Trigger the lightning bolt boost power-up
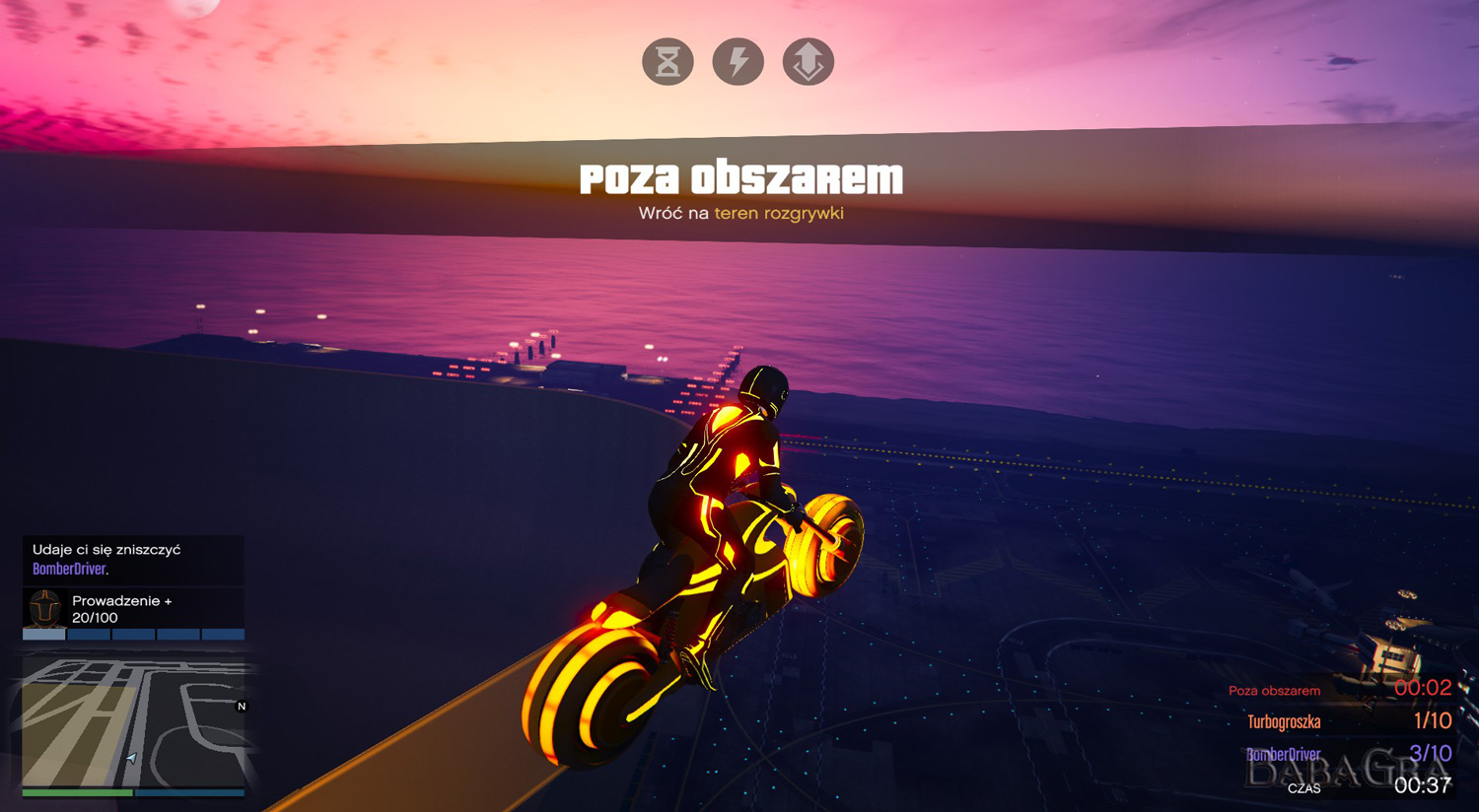Viewport: 1479px width, 812px height. pos(738,62)
